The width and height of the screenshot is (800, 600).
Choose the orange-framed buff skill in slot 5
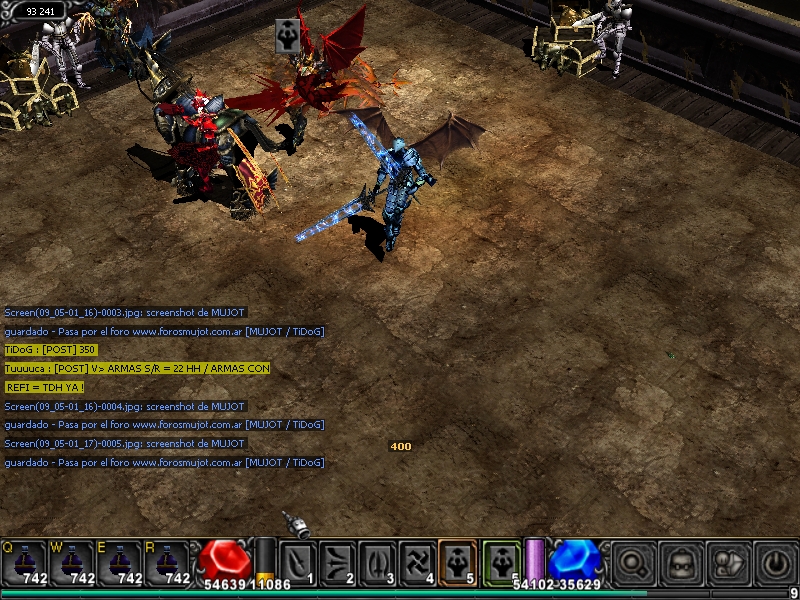[x=459, y=562]
